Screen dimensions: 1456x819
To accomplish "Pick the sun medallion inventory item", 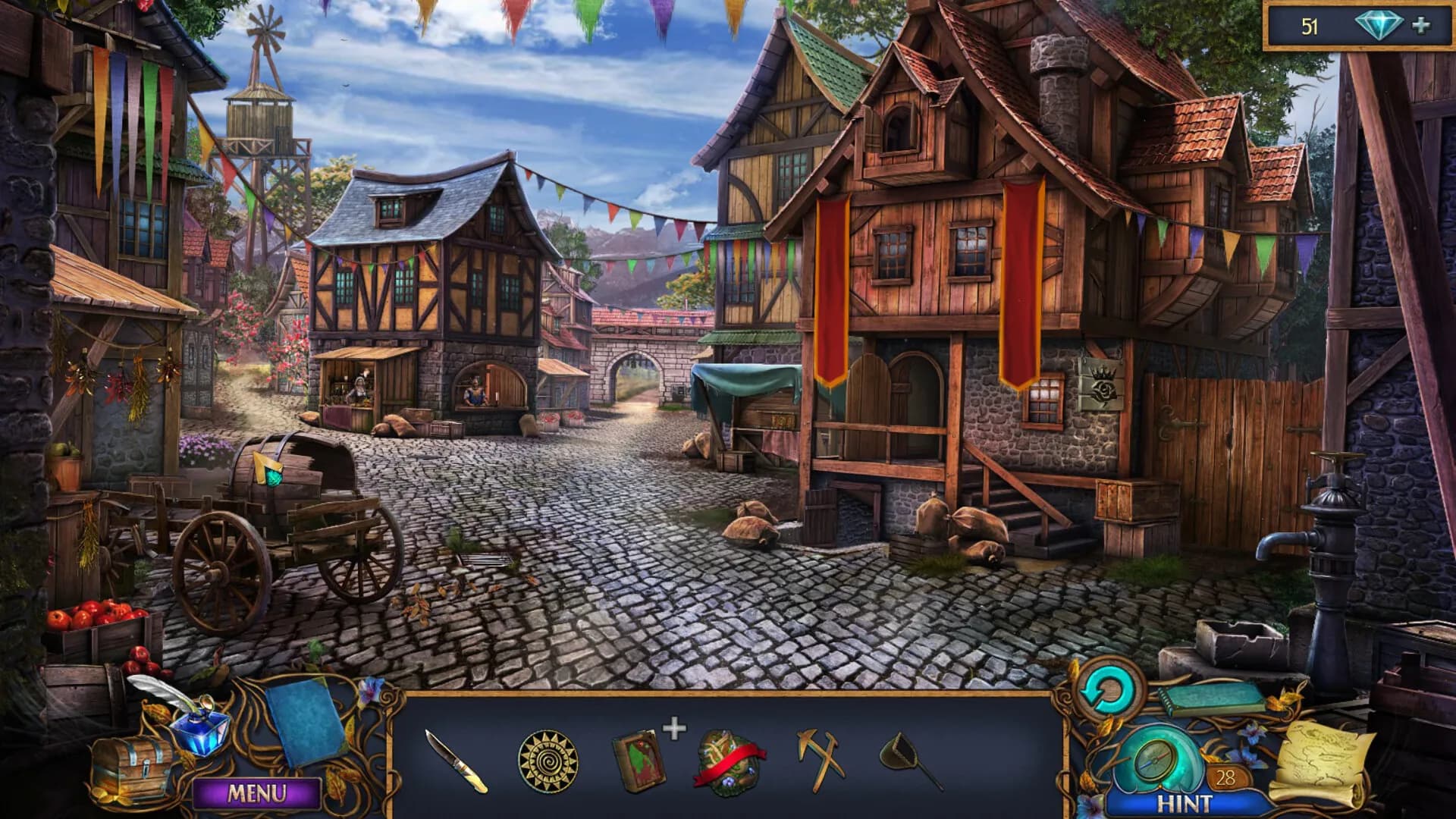I will (x=548, y=761).
